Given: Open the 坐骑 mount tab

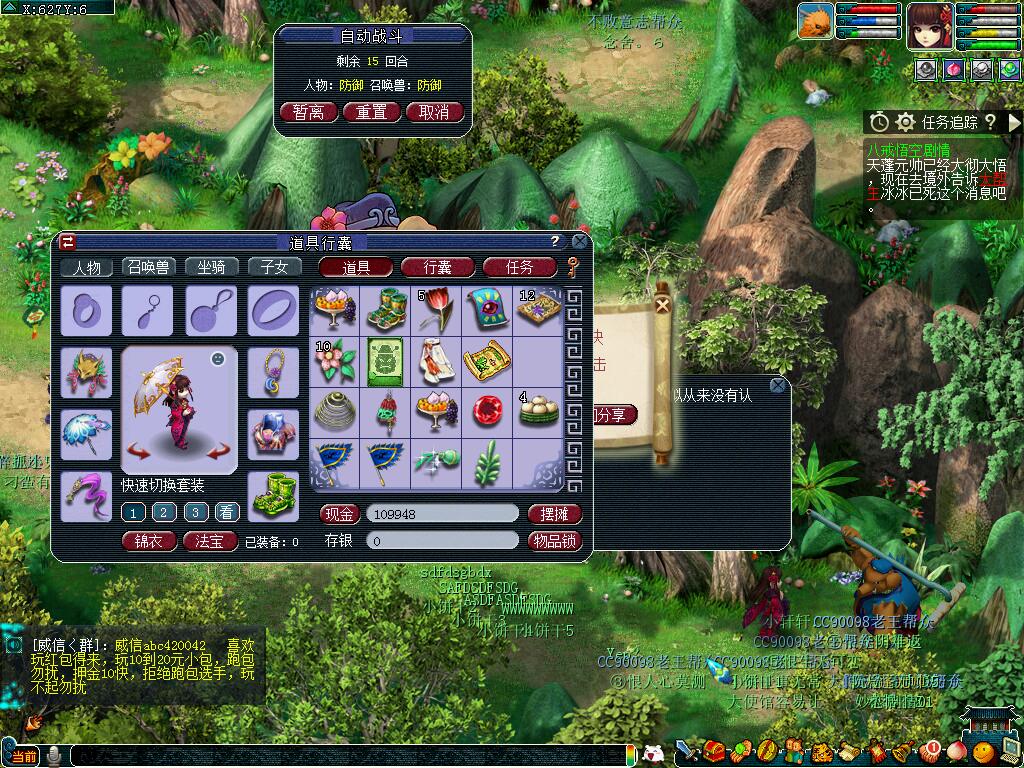Looking at the screenshot, I should (x=211, y=267).
